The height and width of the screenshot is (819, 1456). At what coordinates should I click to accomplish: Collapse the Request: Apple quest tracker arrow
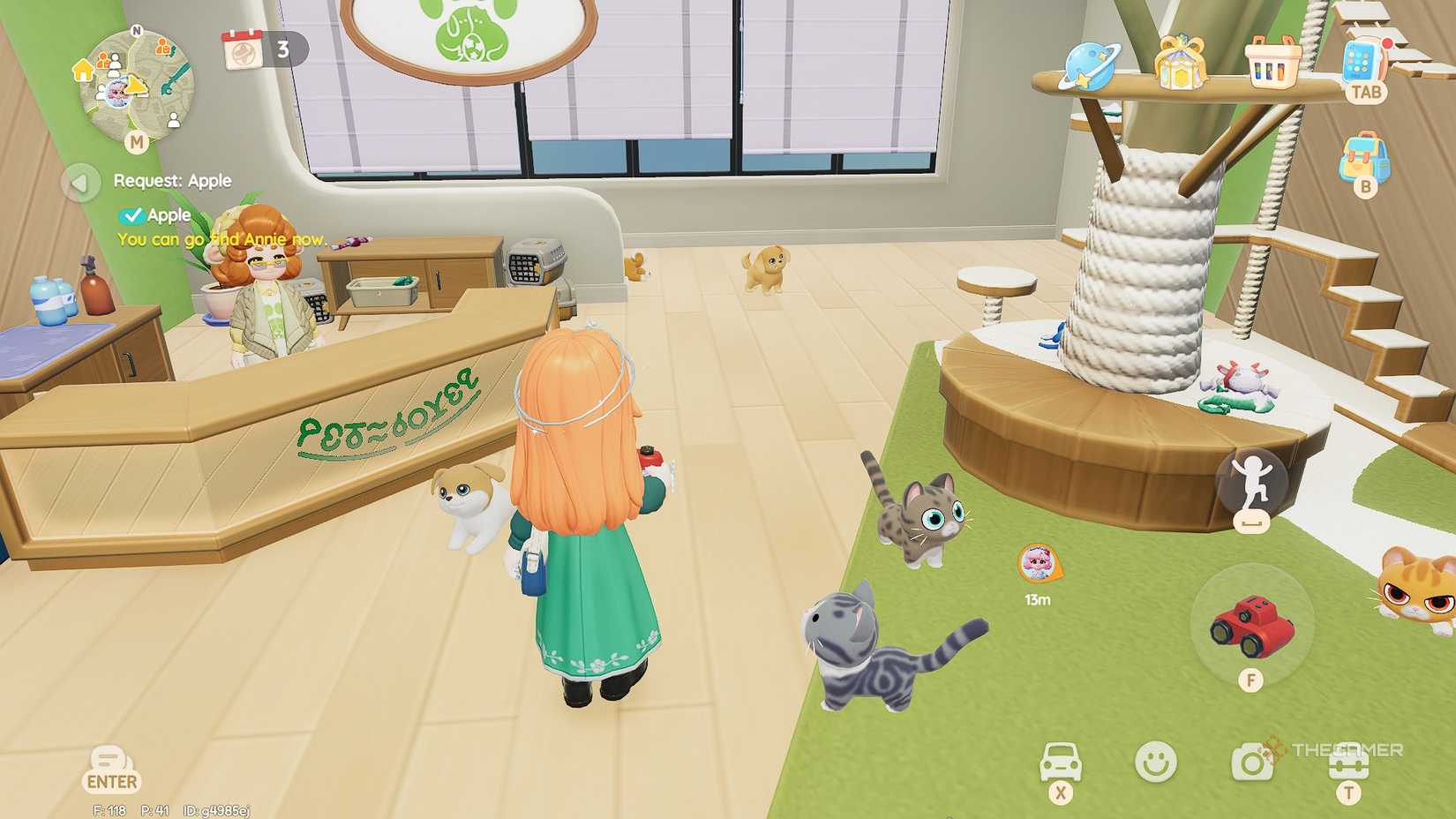[x=80, y=182]
